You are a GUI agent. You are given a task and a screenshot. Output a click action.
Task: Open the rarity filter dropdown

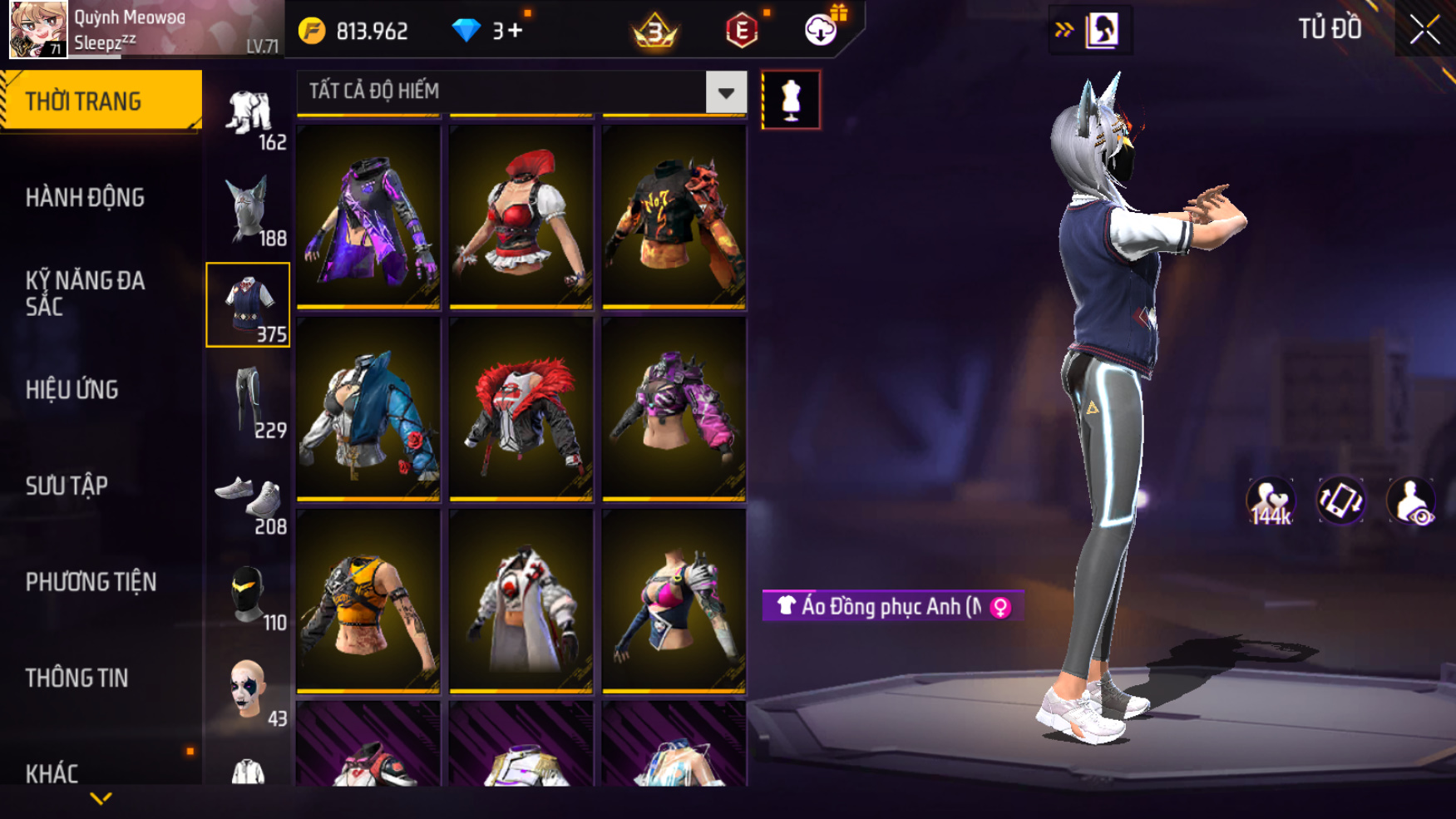pyautogui.click(x=725, y=92)
